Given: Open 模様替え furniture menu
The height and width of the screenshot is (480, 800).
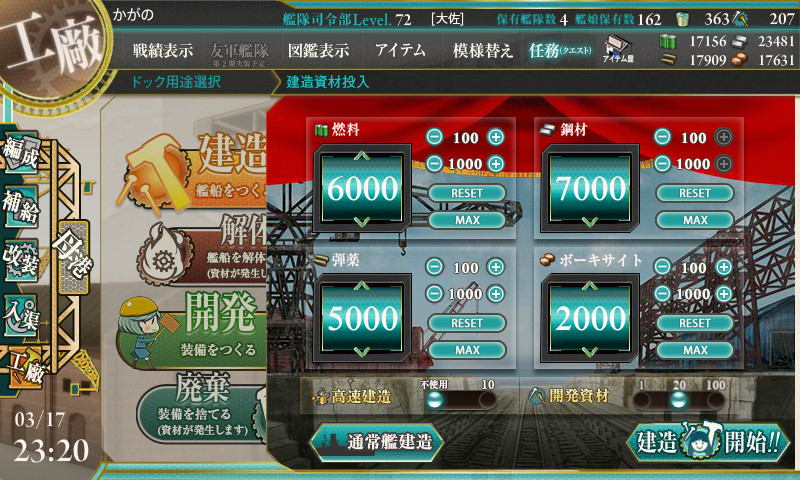Looking at the screenshot, I should point(483,50).
